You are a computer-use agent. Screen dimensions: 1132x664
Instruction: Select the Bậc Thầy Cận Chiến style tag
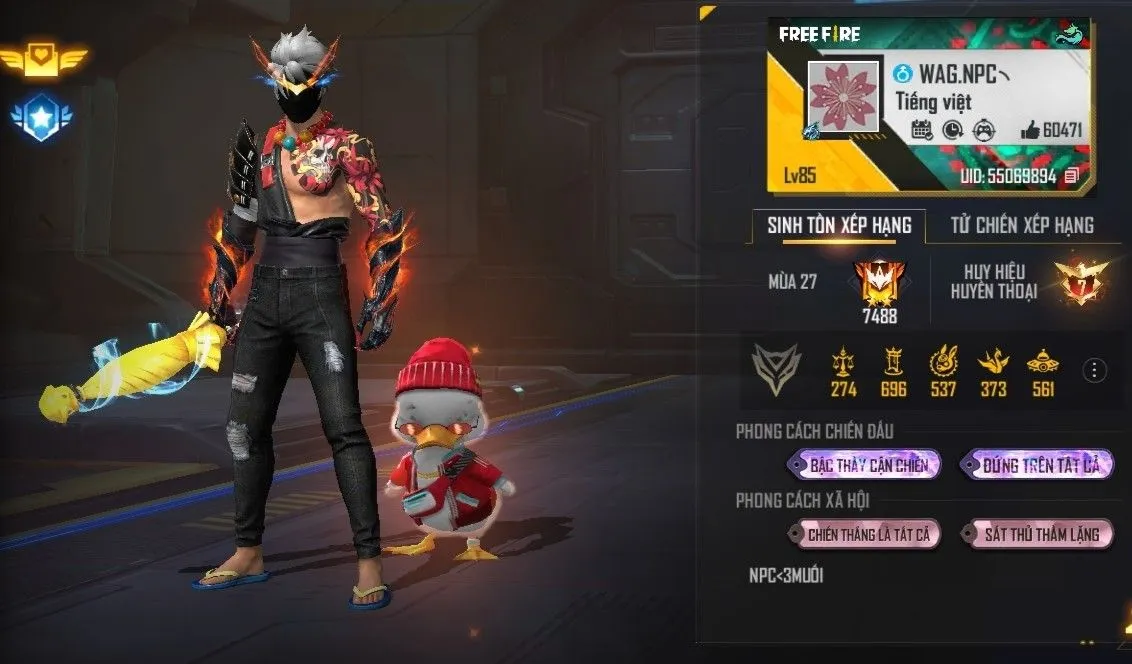[866, 464]
